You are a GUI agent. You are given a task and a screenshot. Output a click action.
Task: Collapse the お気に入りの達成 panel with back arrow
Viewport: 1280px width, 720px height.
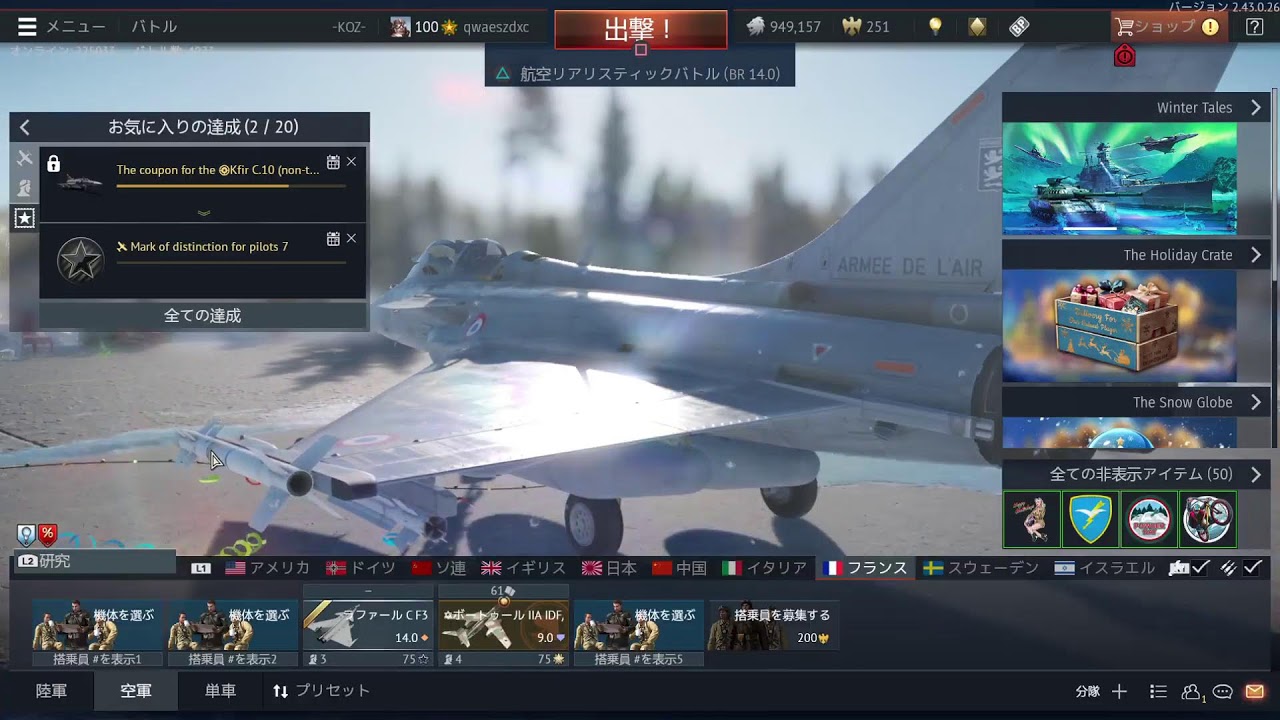[x=25, y=127]
